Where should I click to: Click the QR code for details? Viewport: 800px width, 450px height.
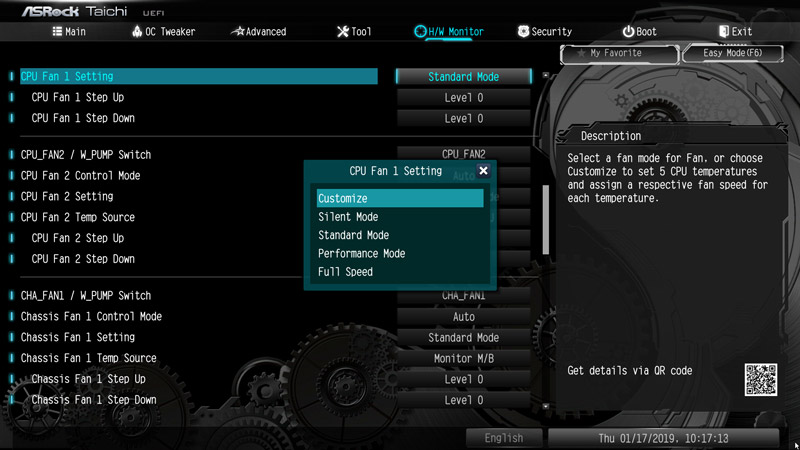coord(760,379)
